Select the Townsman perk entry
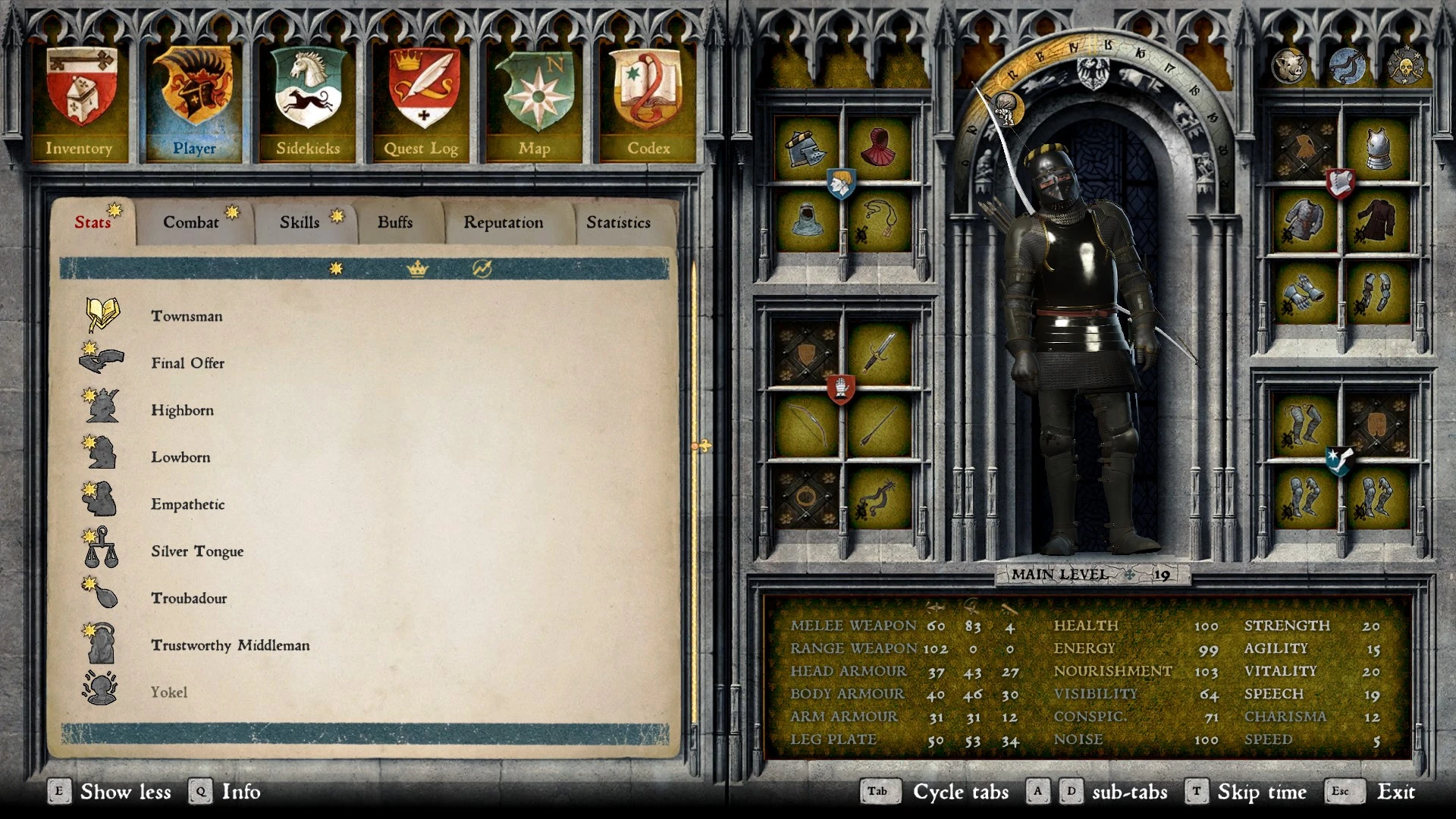 coord(187,316)
